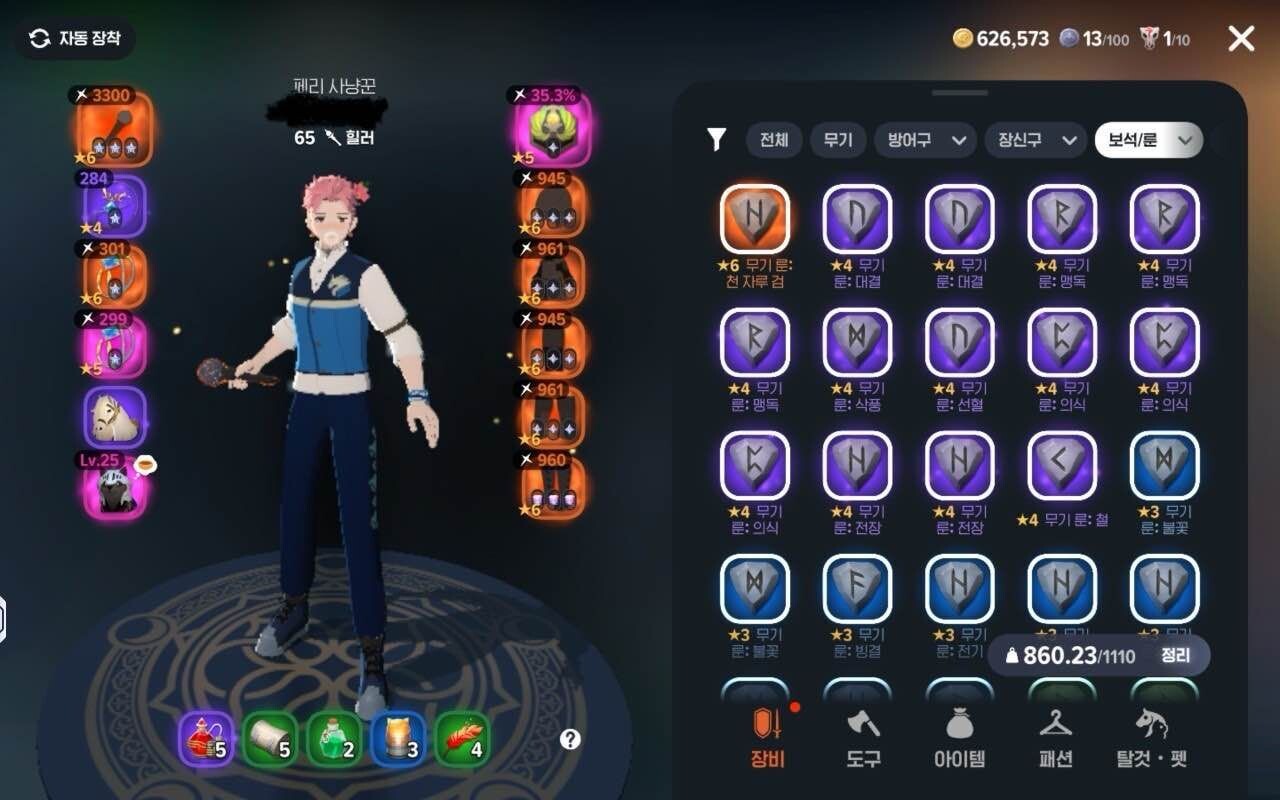Viewport: 1280px width, 800px height.
Task: Open the 아이템 items tab
Action: pos(960,739)
